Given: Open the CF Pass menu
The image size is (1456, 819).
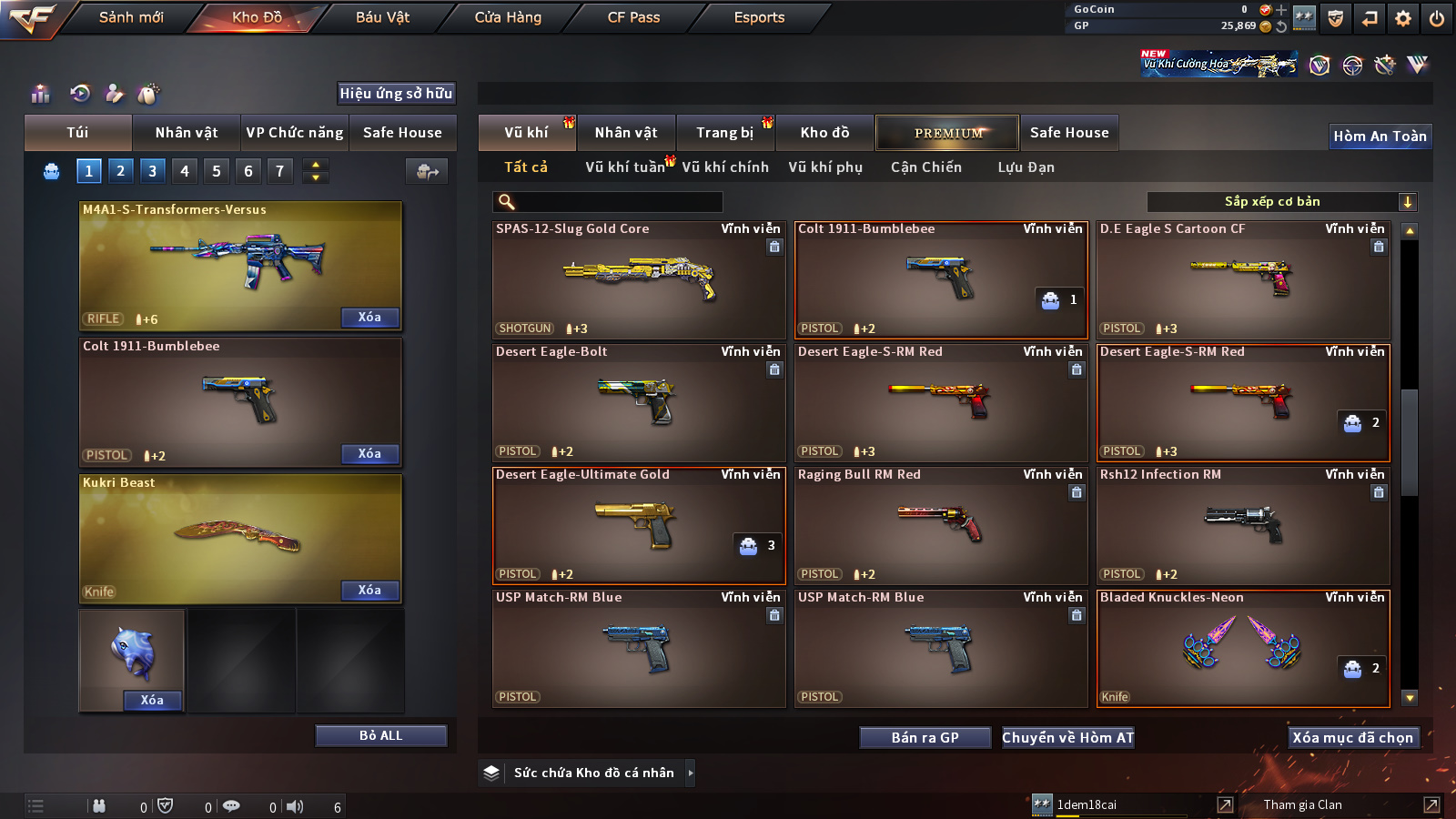Looking at the screenshot, I should point(633,17).
